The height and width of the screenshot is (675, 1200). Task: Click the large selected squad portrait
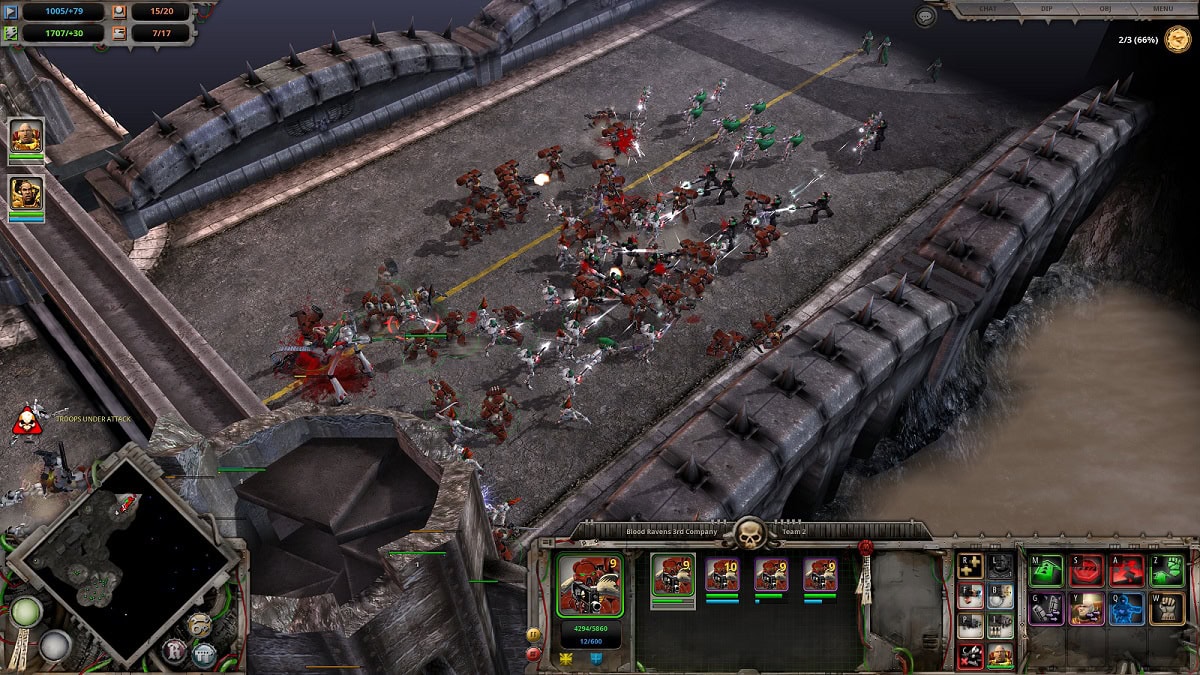coord(590,585)
